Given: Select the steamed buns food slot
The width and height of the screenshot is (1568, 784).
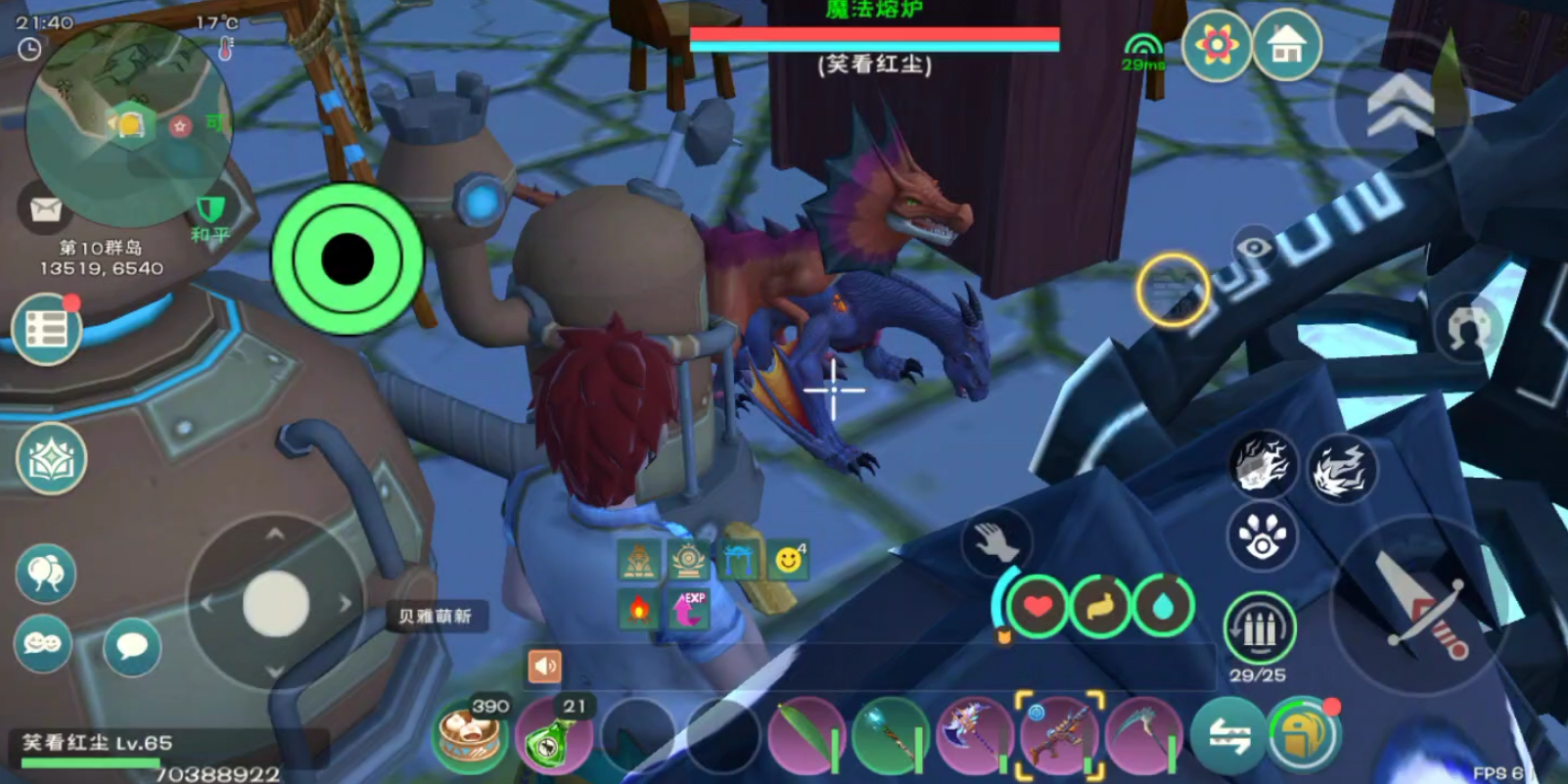Looking at the screenshot, I should (470, 736).
